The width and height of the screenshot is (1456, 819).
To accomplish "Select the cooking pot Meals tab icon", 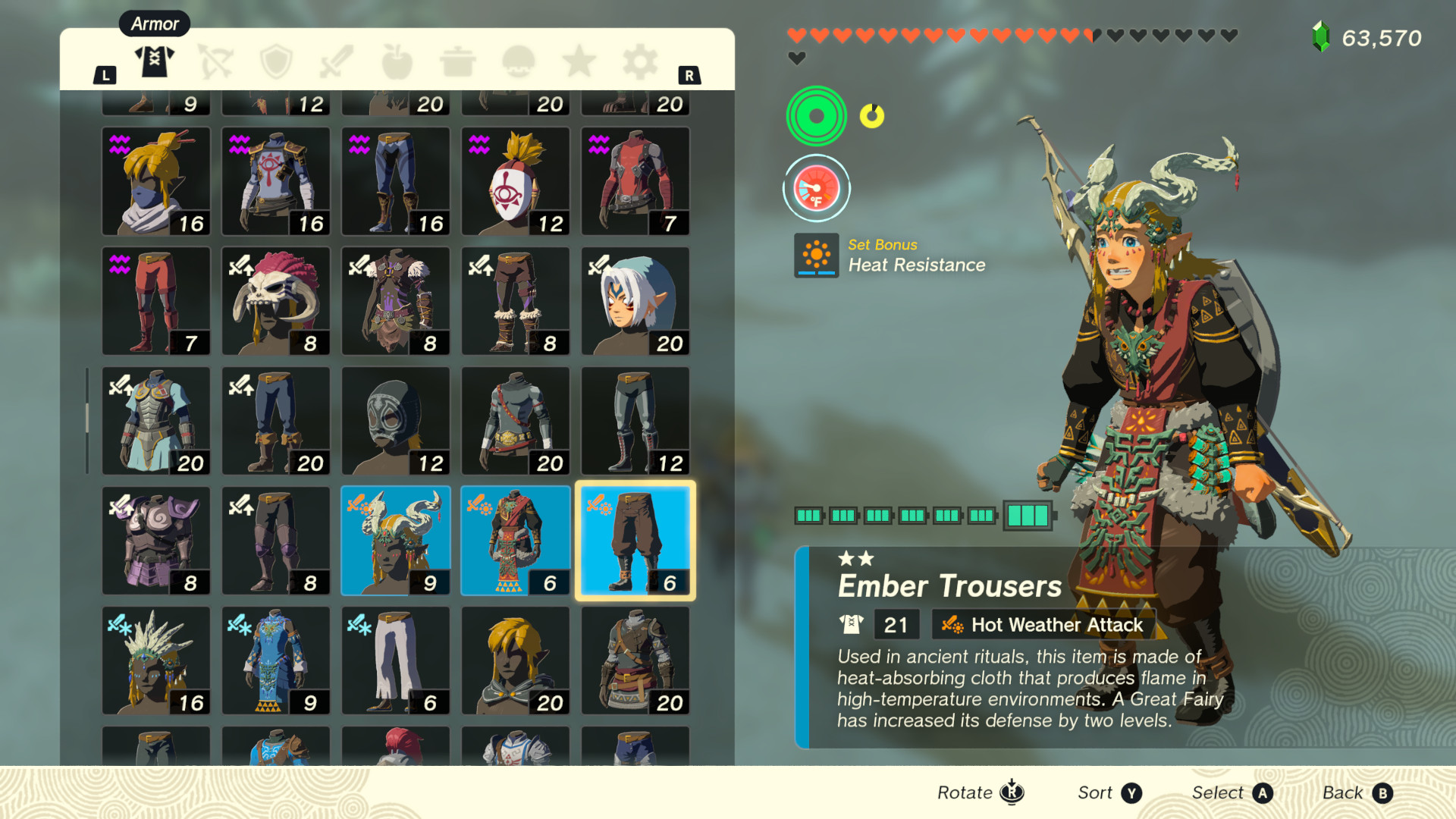I will pyautogui.click(x=458, y=61).
